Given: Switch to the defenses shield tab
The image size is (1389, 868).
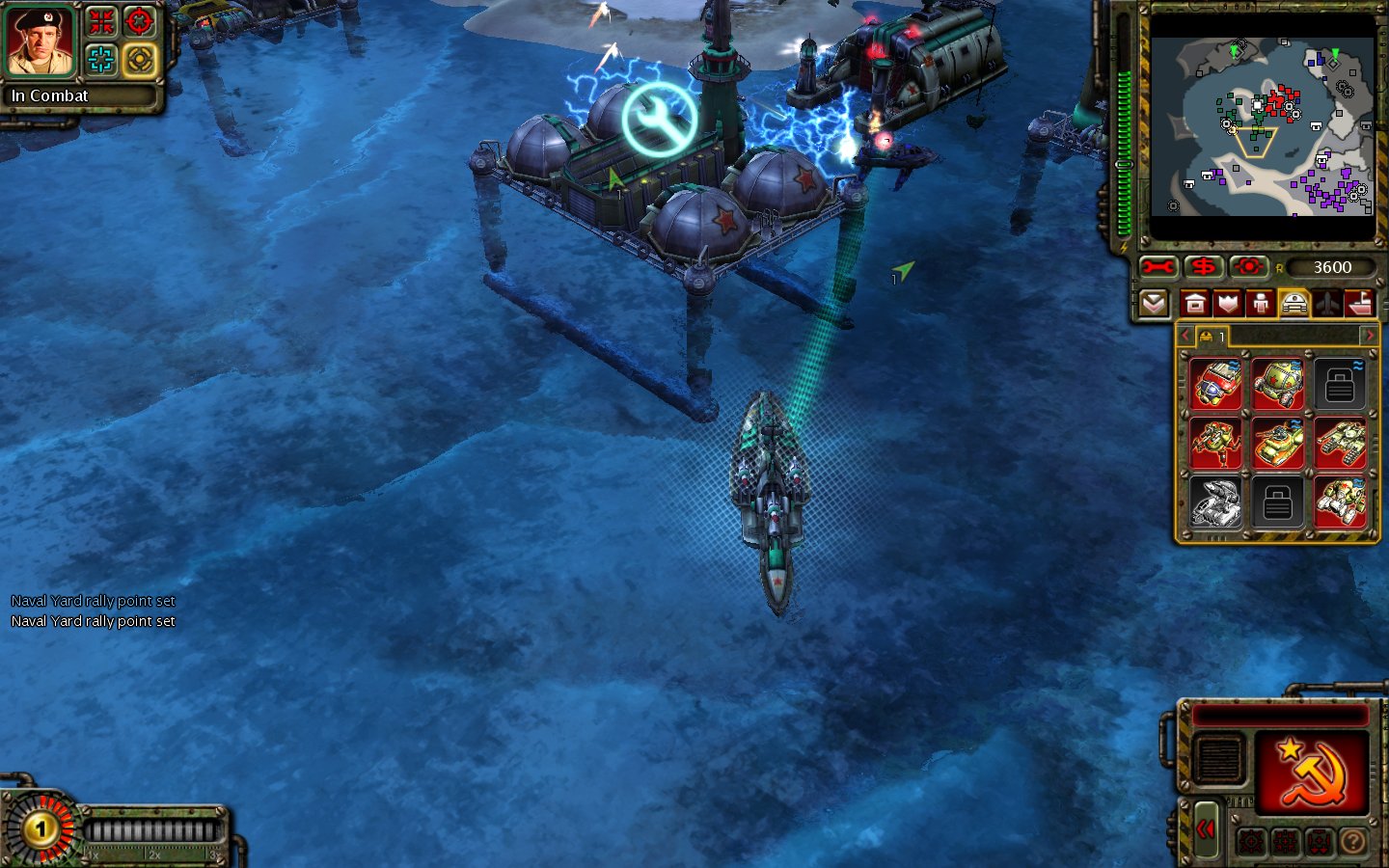Looking at the screenshot, I should tap(1228, 305).
